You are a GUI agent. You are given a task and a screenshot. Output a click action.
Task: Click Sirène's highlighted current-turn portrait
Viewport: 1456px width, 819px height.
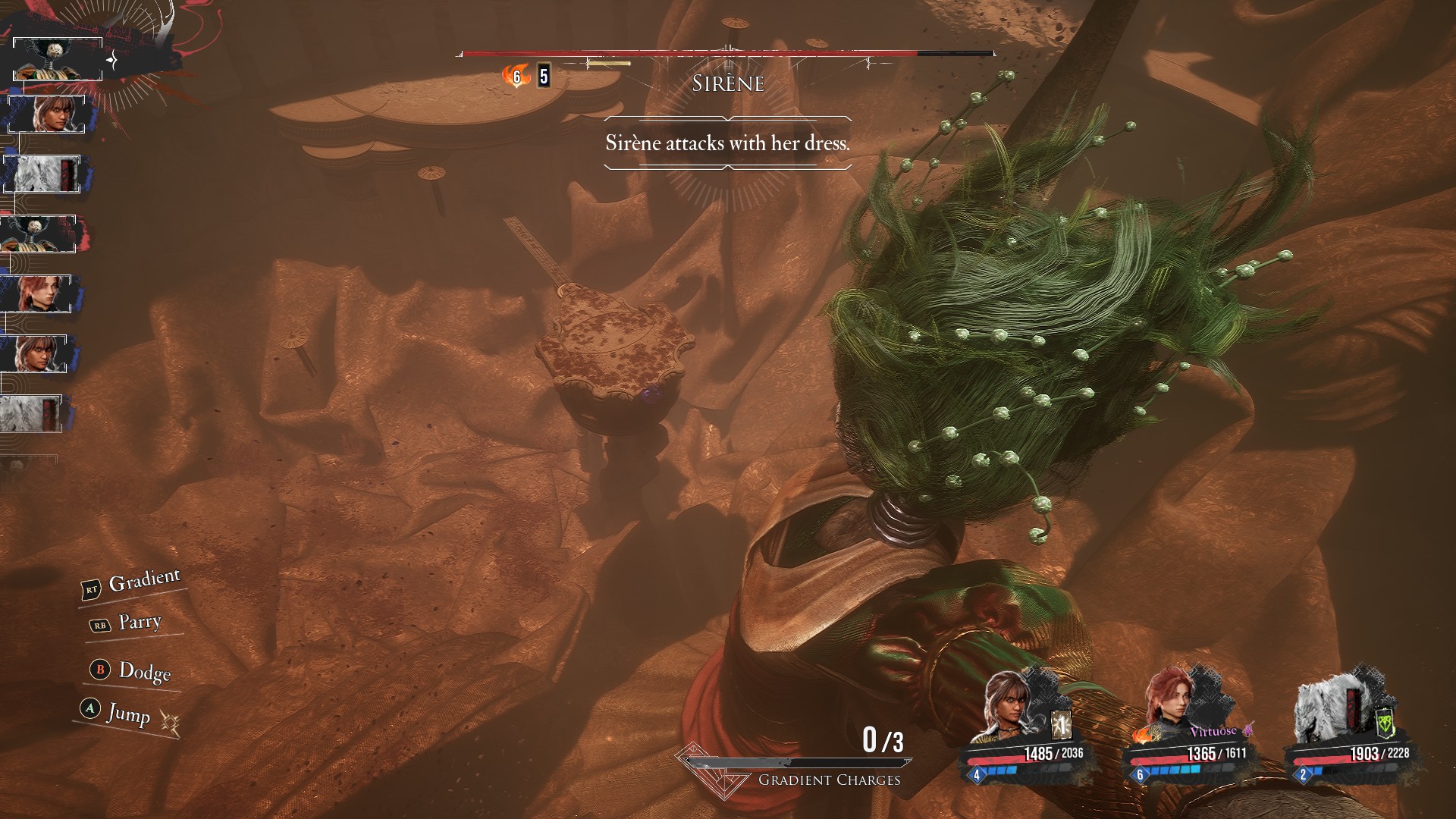pyautogui.click(x=58, y=59)
